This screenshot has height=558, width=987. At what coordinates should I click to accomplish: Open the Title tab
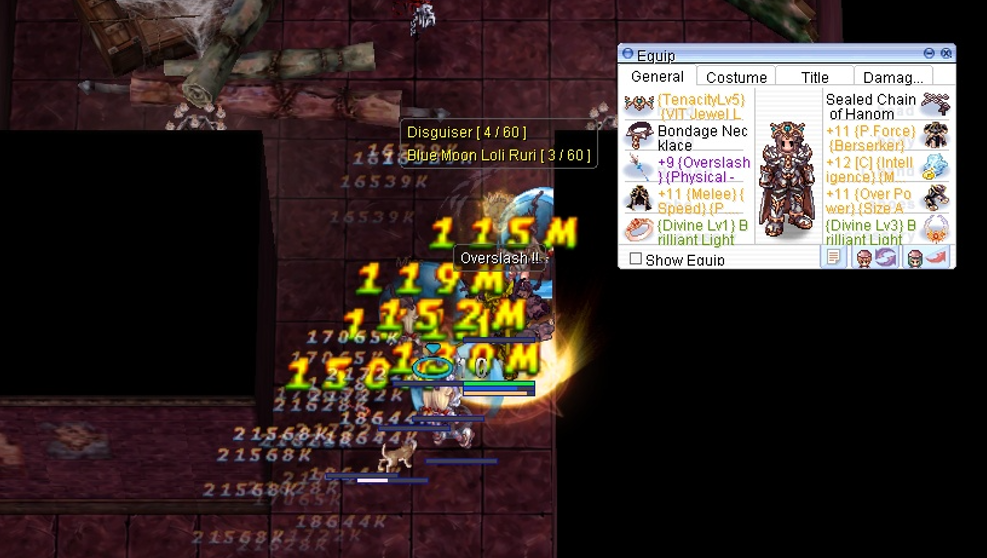tap(814, 77)
